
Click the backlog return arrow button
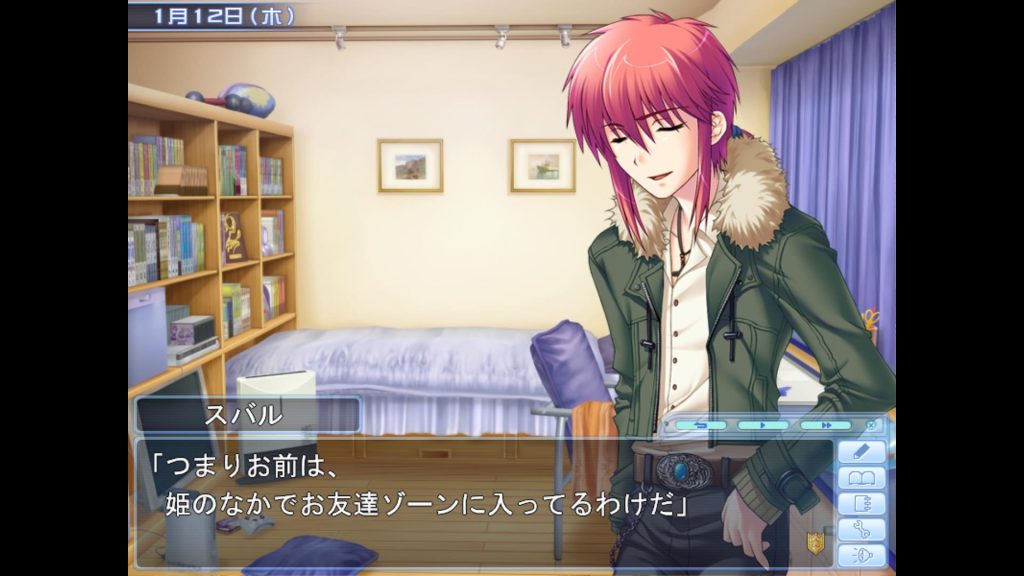point(701,425)
